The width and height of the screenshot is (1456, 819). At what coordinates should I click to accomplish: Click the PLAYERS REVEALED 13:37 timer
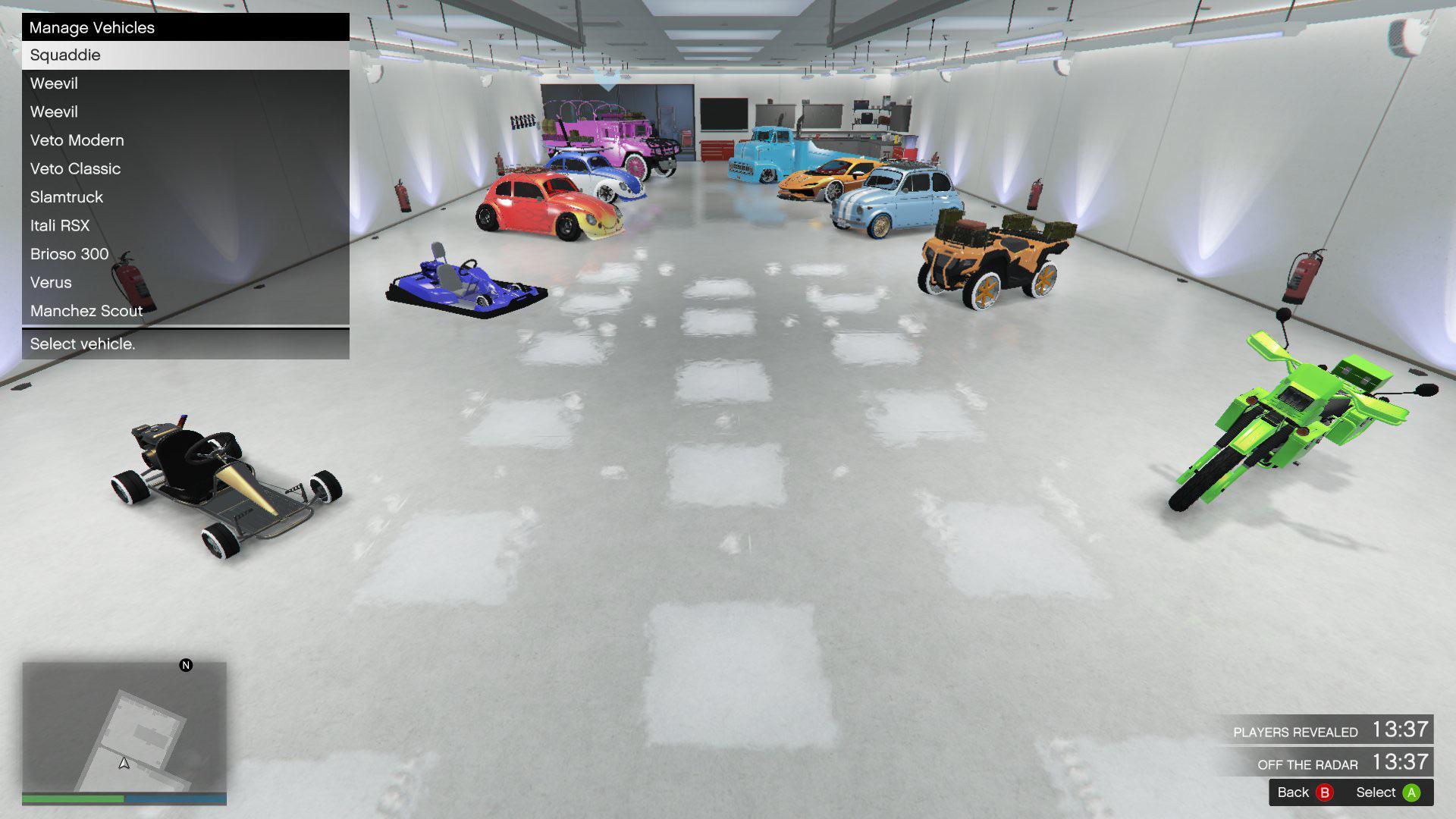(x=1335, y=731)
